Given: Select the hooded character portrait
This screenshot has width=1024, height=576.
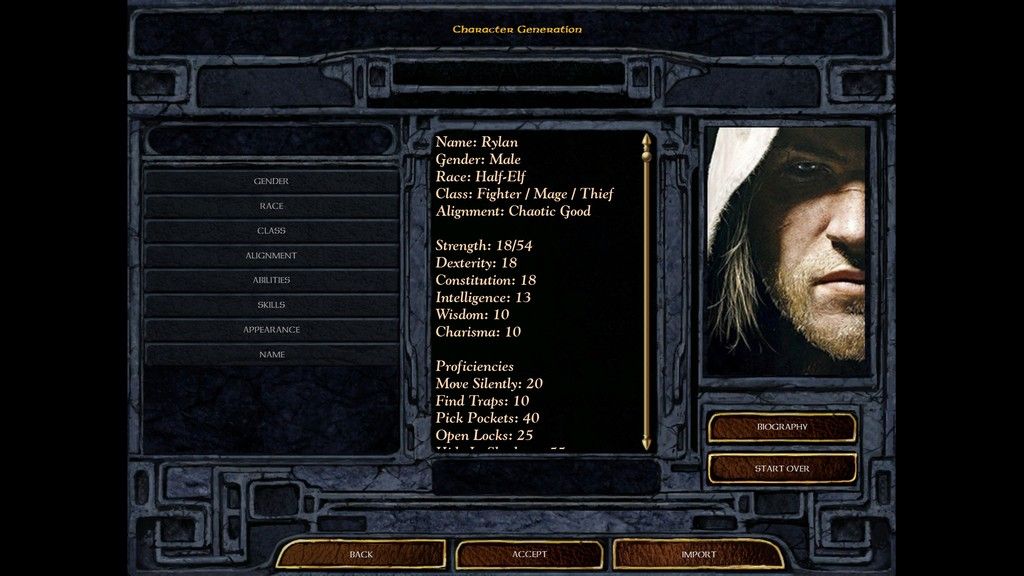Looking at the screenshot, I should 786,250.
